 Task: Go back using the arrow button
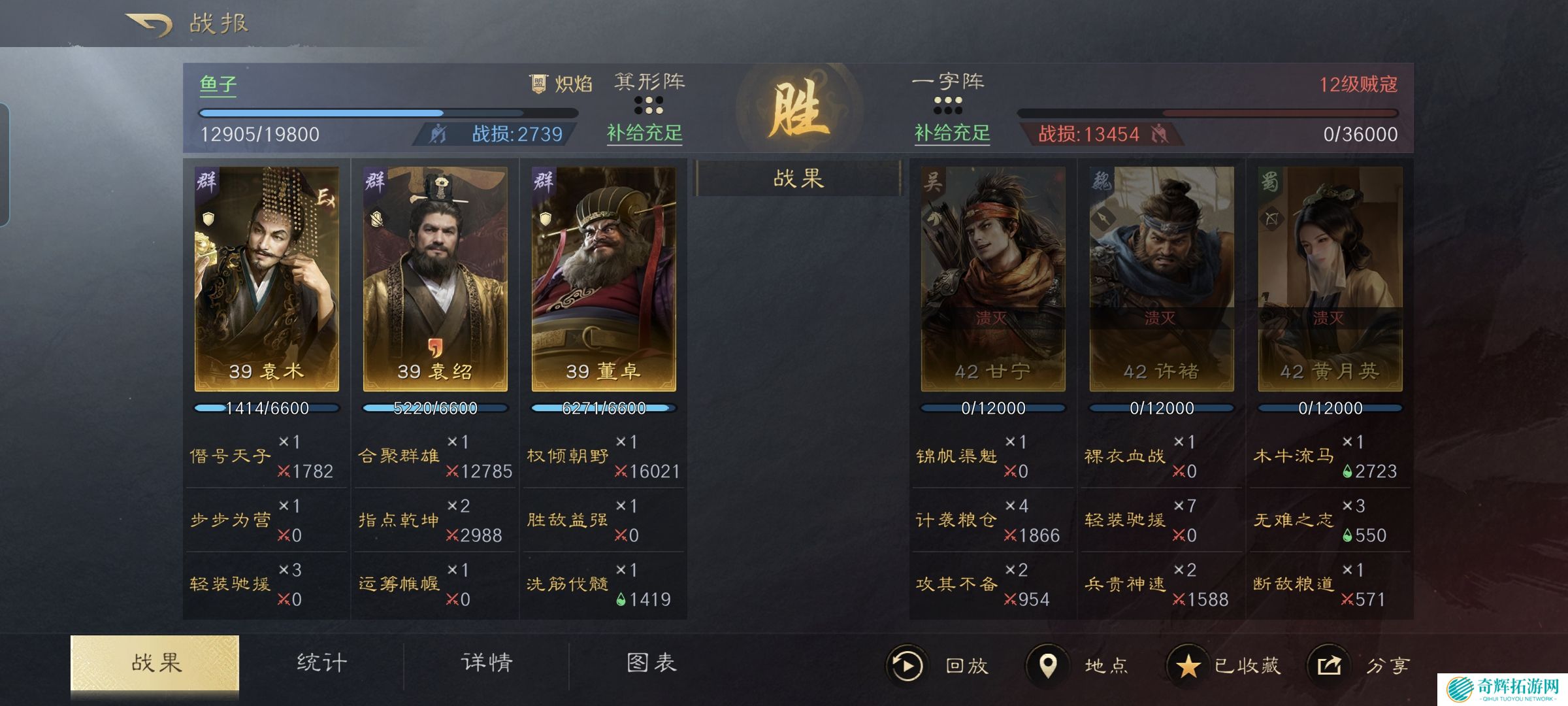149,25
